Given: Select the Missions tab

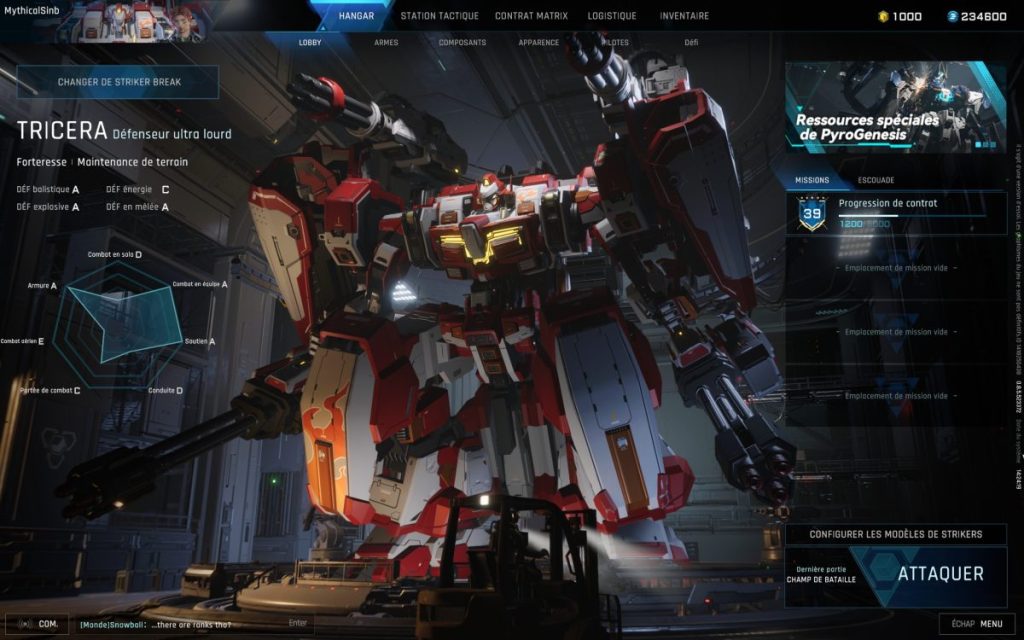Looking at the screenshot, I should tap(811, 180).
